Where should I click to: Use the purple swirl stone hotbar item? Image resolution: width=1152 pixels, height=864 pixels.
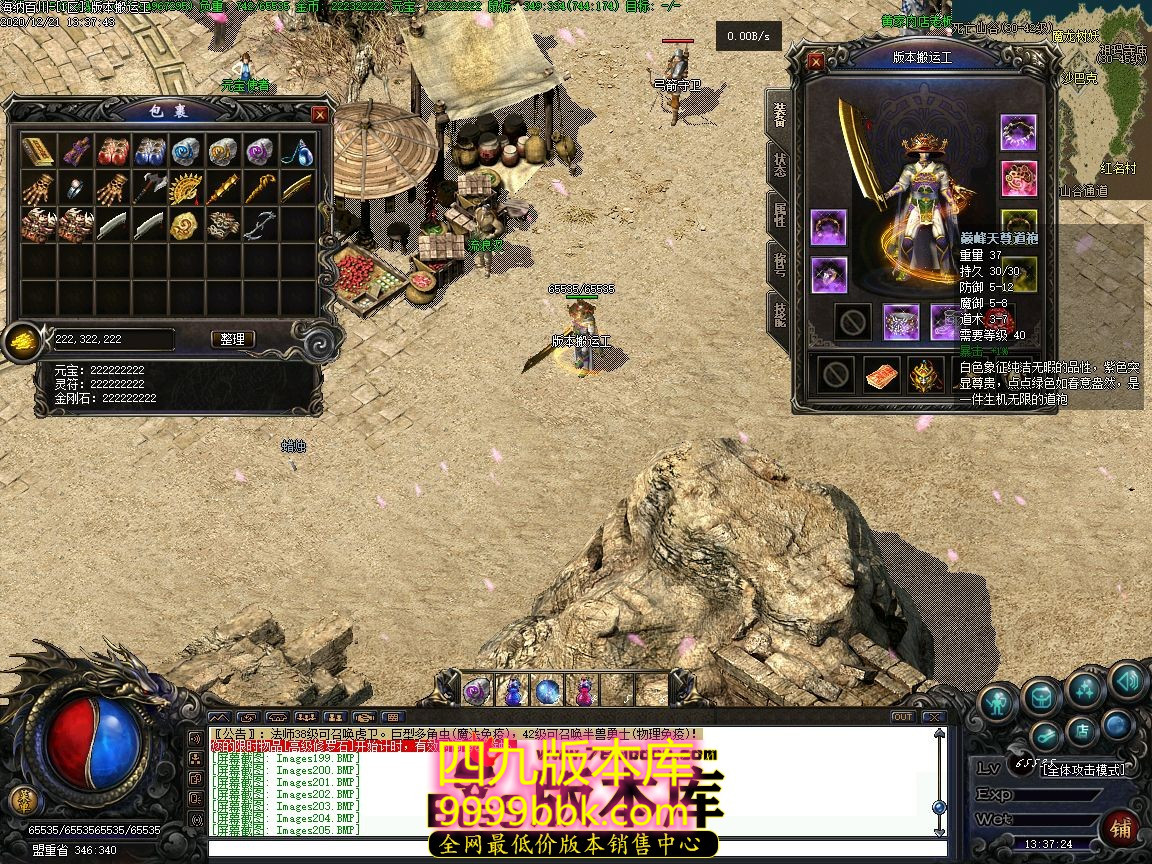(x=476, y=690)
